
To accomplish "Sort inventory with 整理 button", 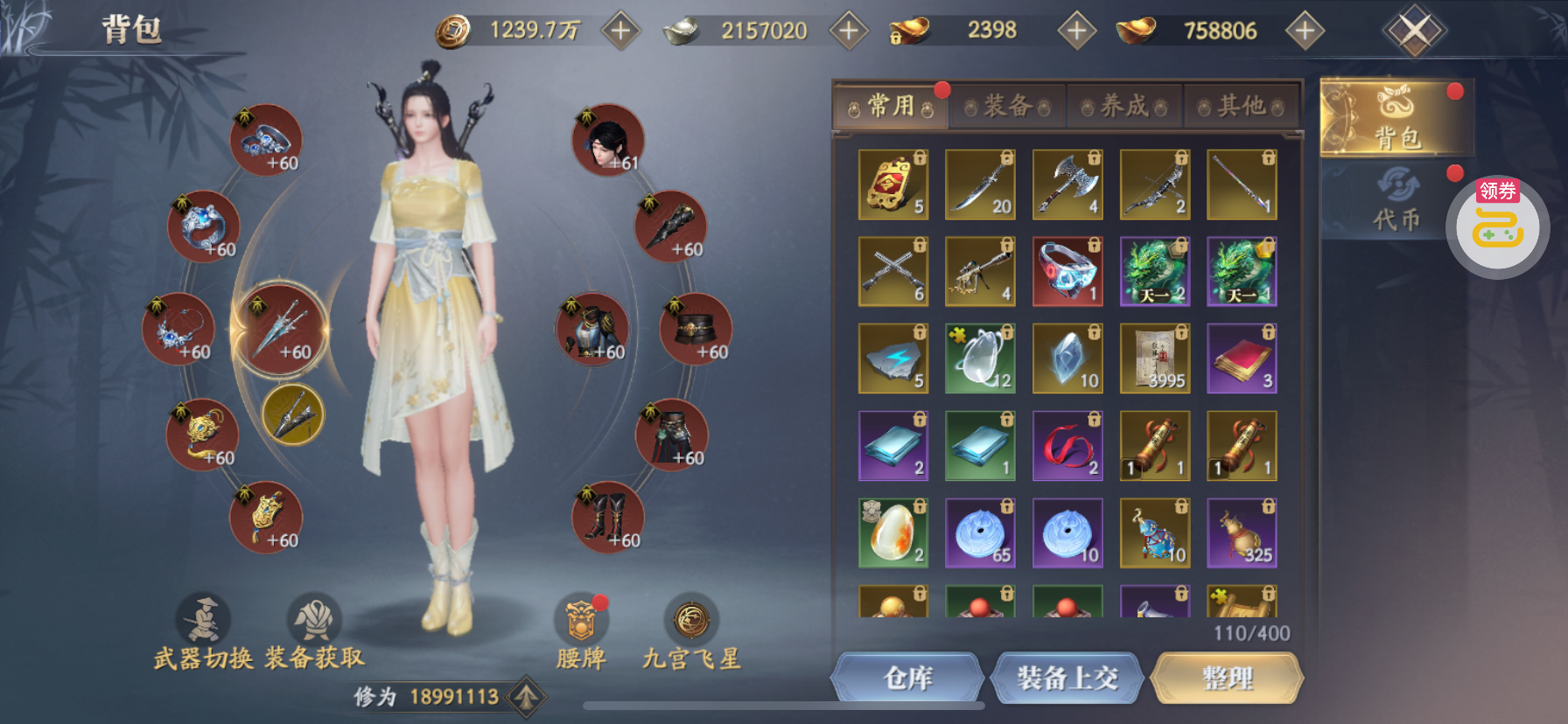I will (x=1227, y=678).
